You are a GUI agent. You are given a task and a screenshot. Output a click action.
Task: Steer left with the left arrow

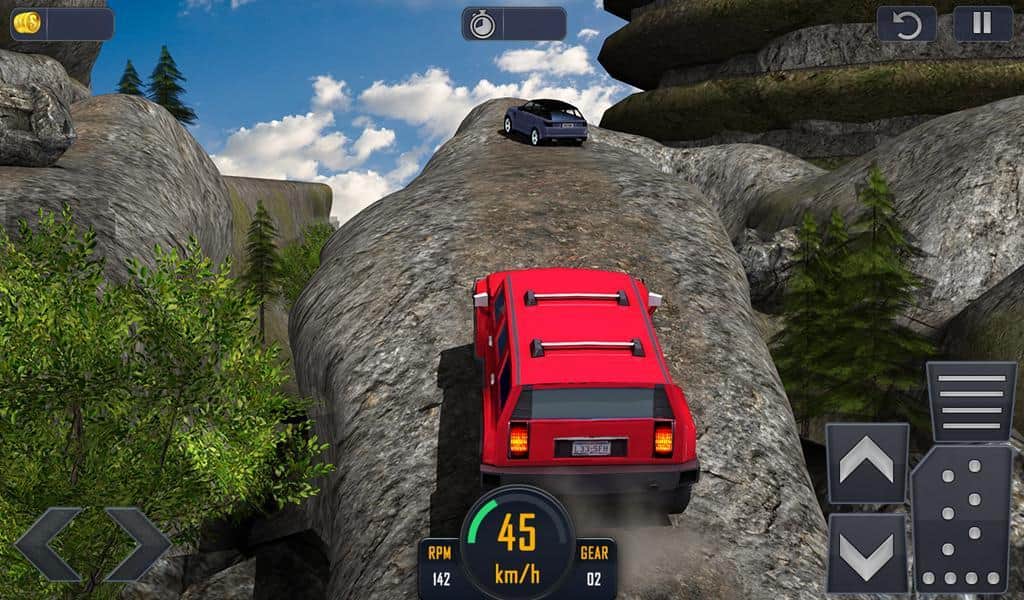[48, 544]
